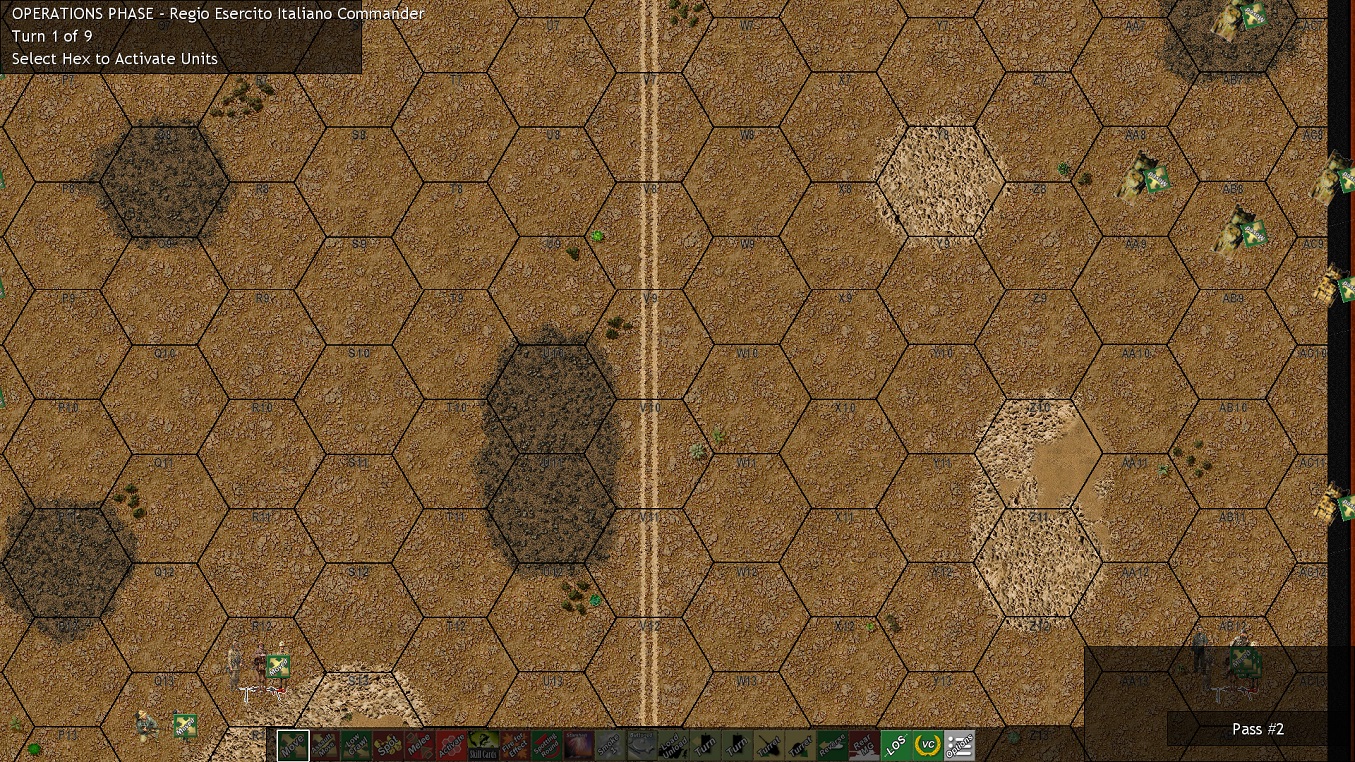The height and width of the screenshot is (762, 1355).
Task: Toggle the LOS display
Action: pyautogui.click(x=898, y=745)
